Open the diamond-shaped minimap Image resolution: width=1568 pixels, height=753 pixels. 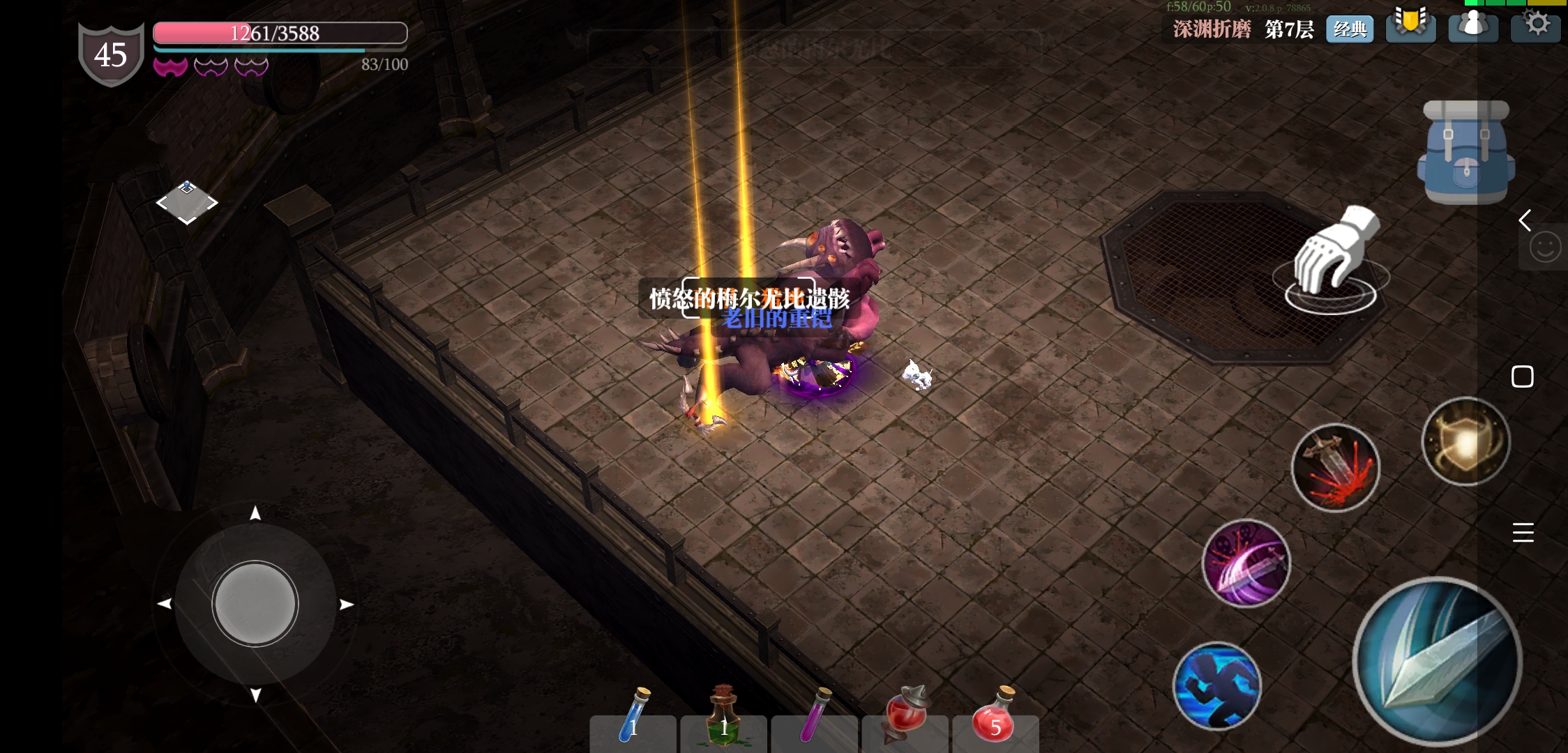point(186,203)
